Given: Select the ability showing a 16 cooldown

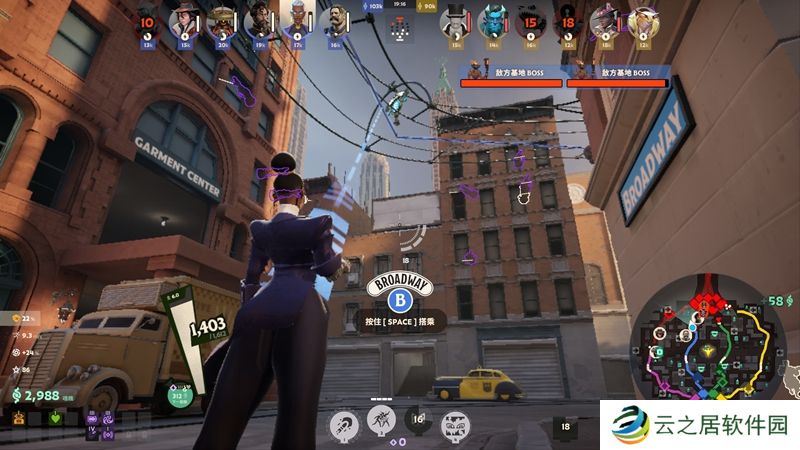Looking at the screenshot, I should coord(418,423).
